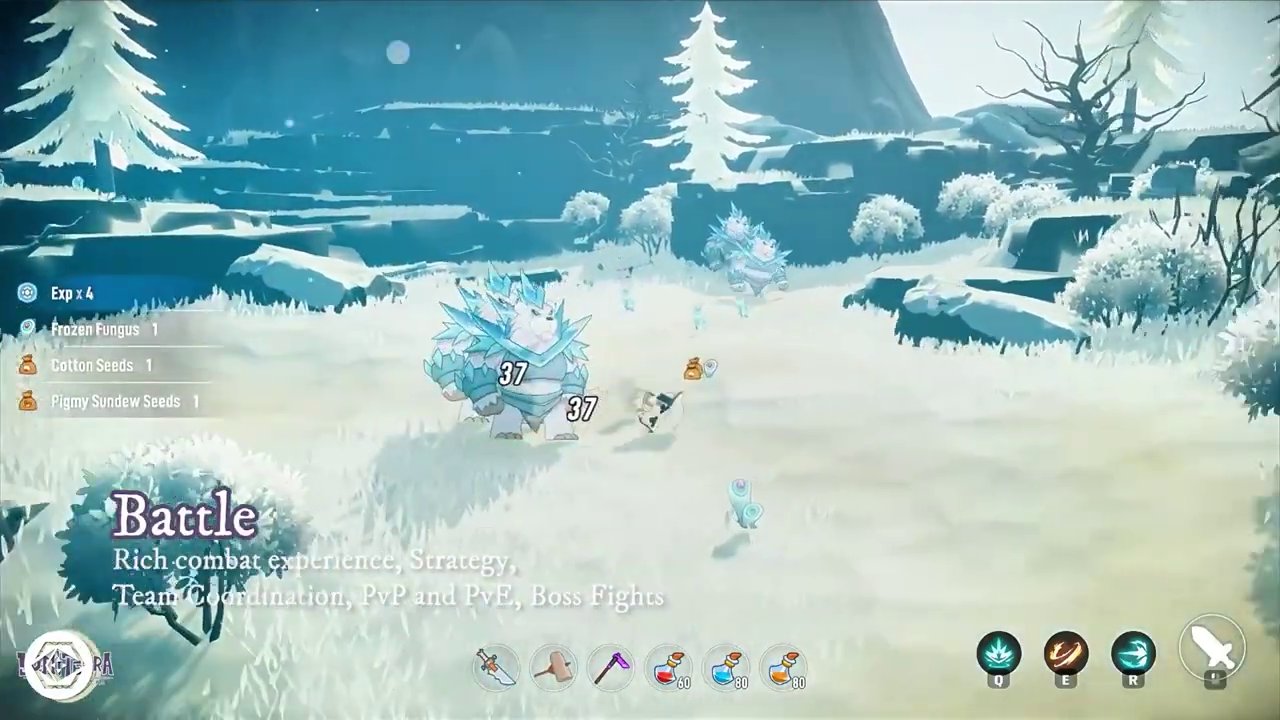Click the game logo emblem bottom left

tap(62, 661)
